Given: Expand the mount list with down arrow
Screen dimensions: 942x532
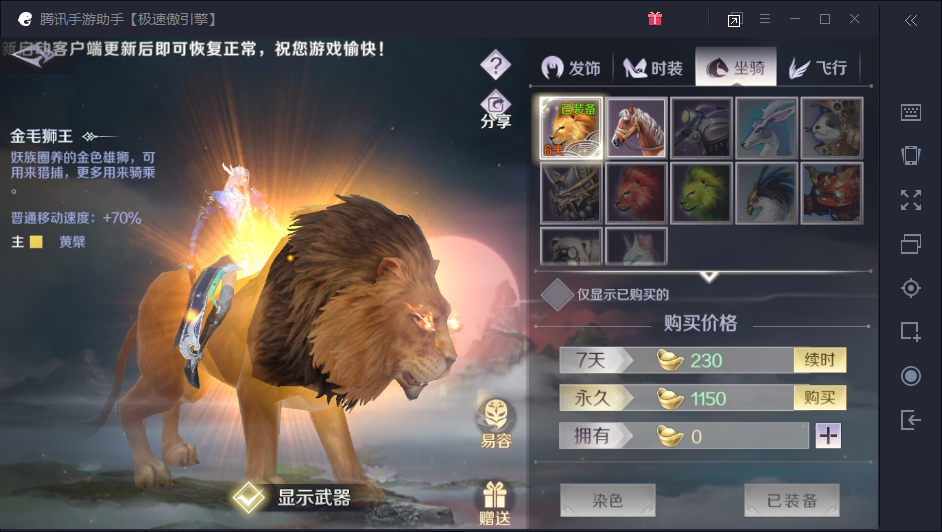Looking at the screenshot, I should 708,275.
